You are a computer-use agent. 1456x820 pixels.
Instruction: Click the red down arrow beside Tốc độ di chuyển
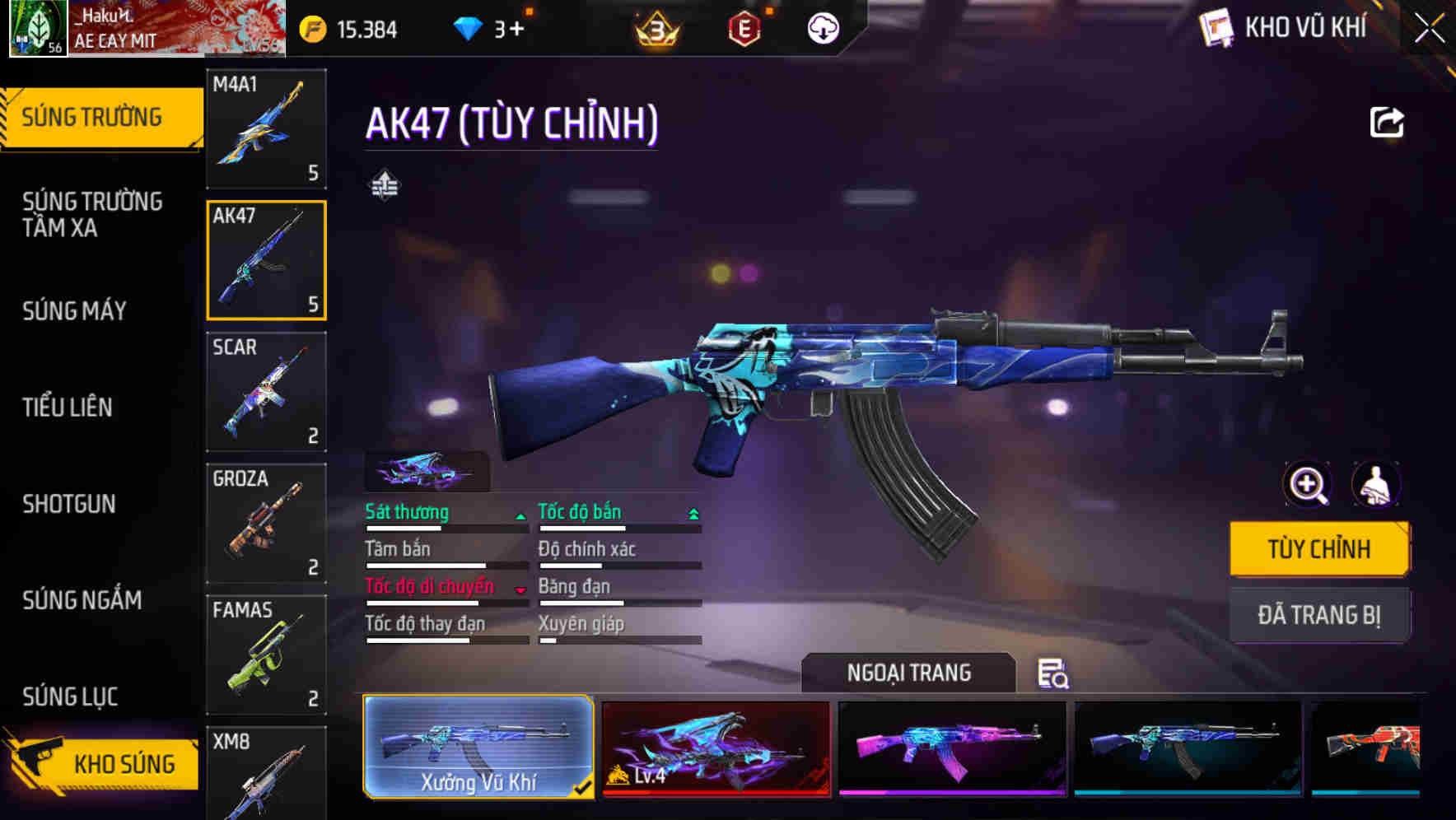(520, 589)
